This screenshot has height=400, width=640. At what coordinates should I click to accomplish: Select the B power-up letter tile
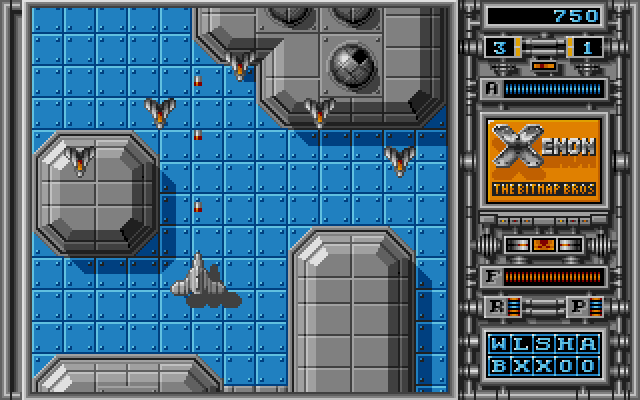click(498, 365)
